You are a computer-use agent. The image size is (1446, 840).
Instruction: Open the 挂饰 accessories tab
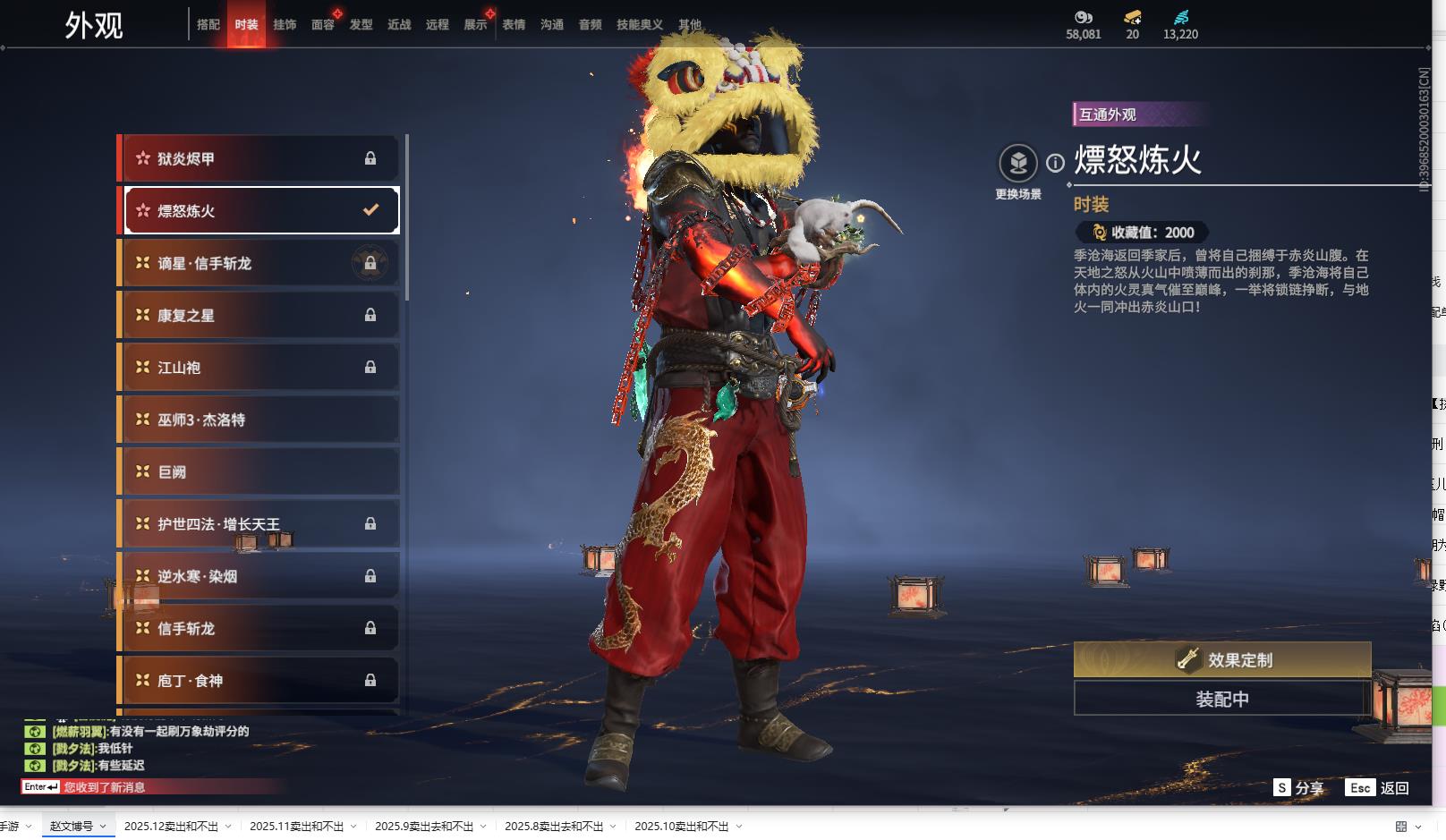pos(285,25)
